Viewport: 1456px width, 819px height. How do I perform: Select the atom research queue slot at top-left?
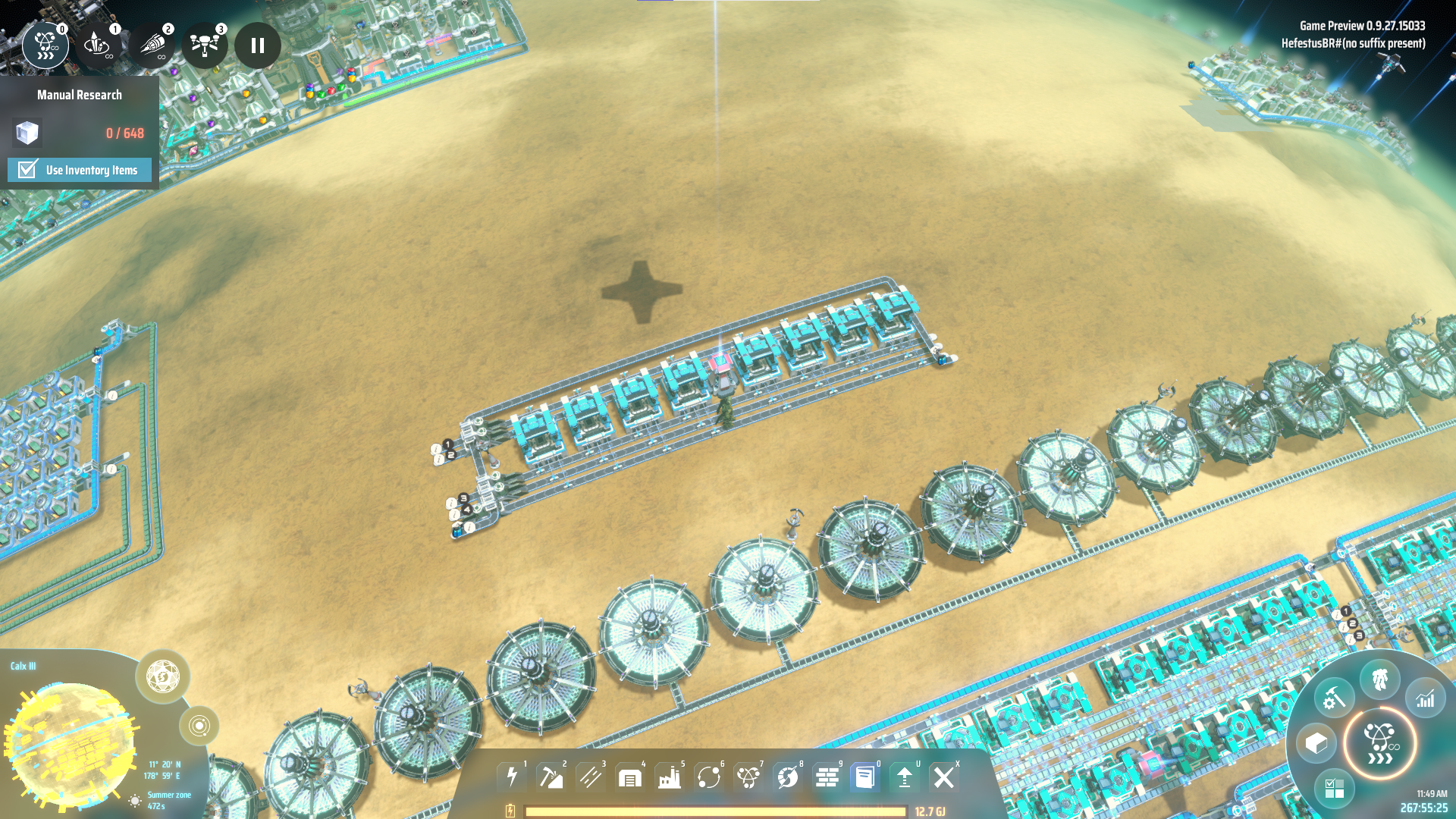(45, 45)
